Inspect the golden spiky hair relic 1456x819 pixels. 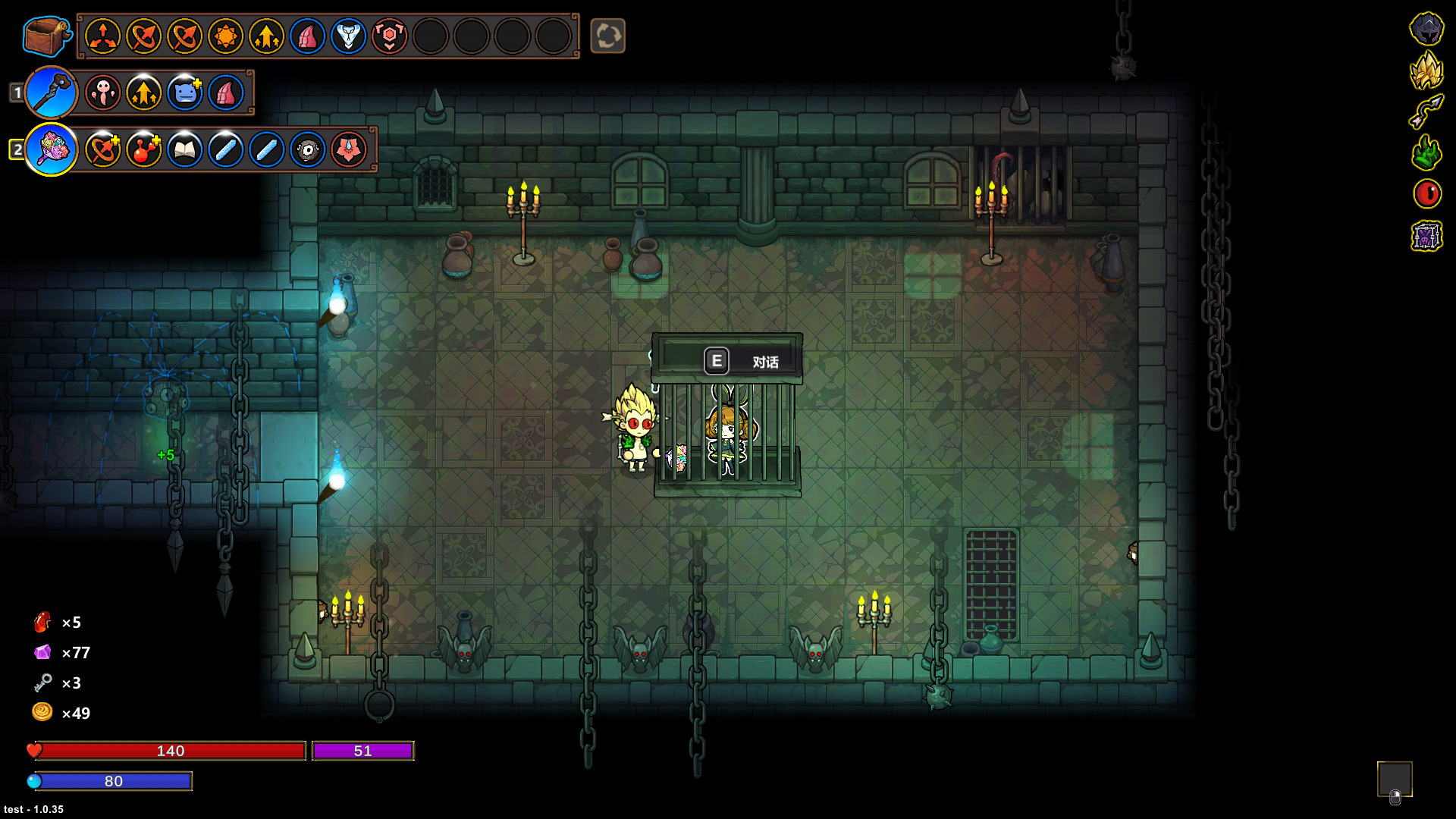1426,71
